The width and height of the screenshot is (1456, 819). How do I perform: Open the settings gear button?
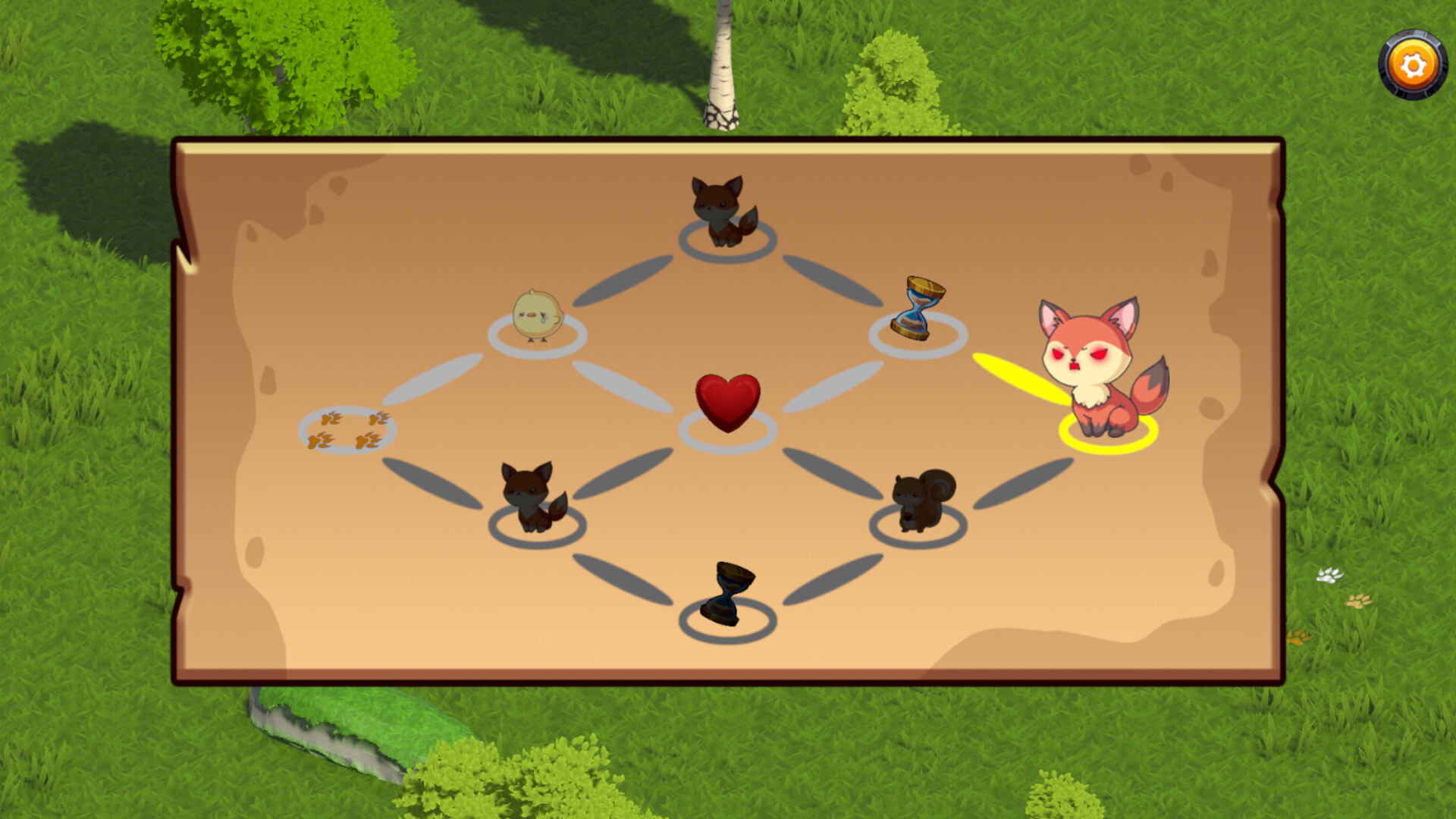(1410, 64)
